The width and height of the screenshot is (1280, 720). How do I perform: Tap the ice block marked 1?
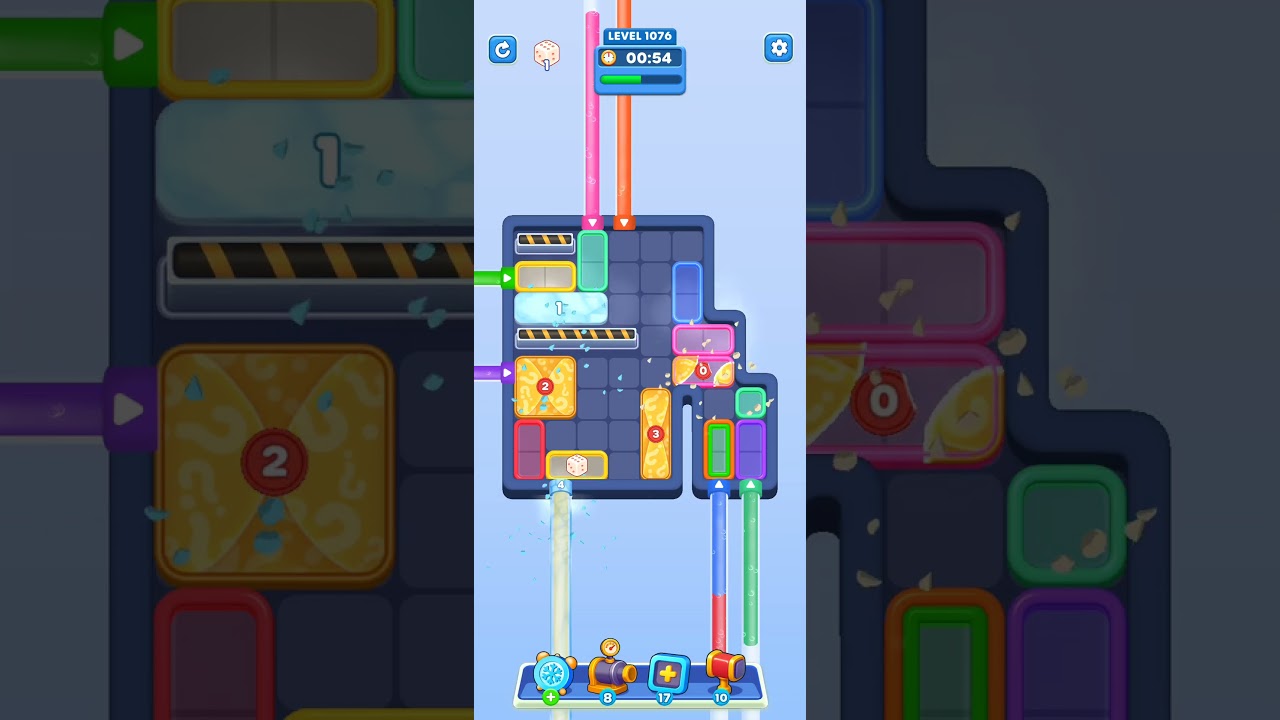pos(561,308)
